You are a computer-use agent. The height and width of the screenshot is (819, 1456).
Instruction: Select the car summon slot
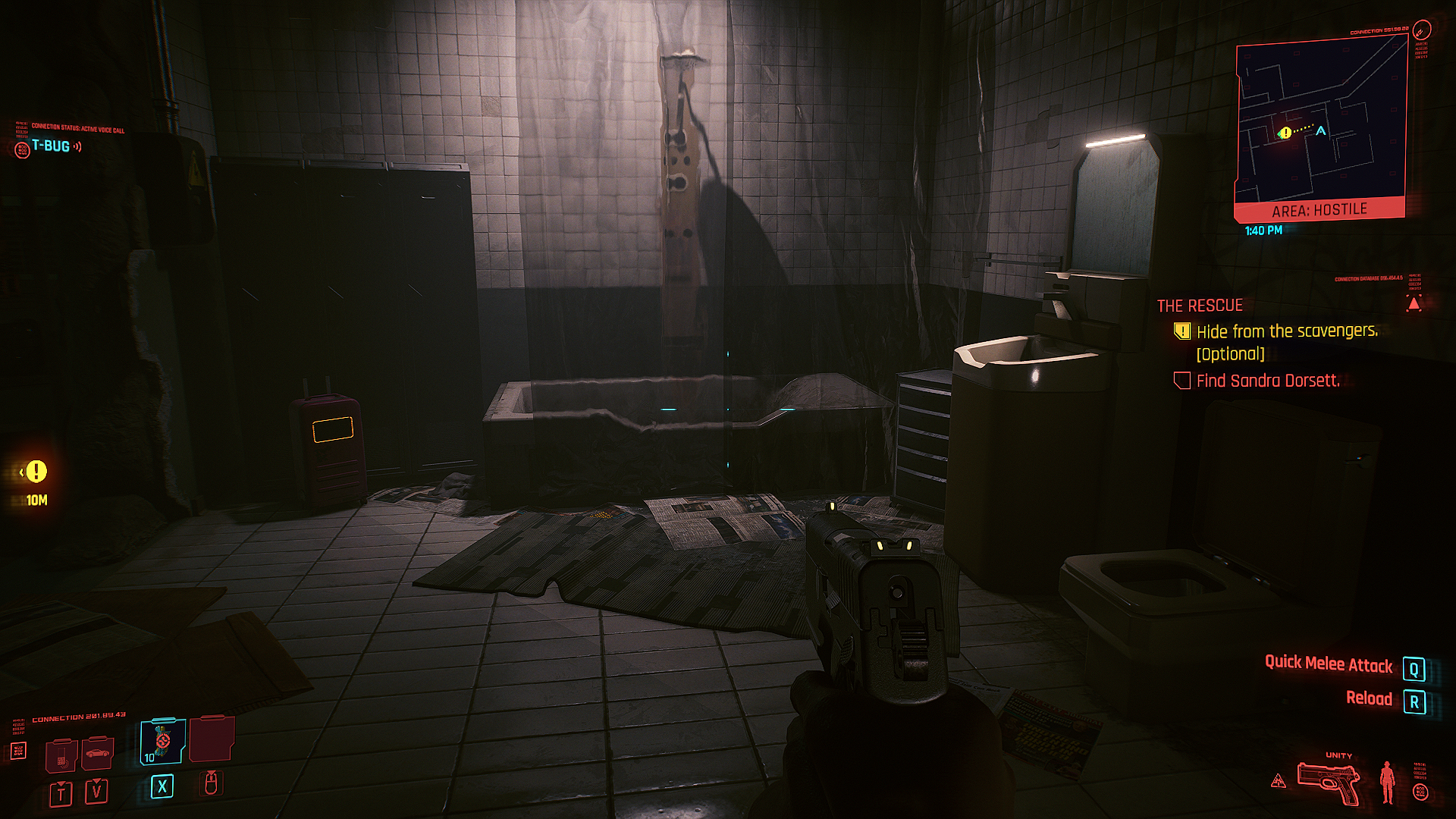point(97,753)
